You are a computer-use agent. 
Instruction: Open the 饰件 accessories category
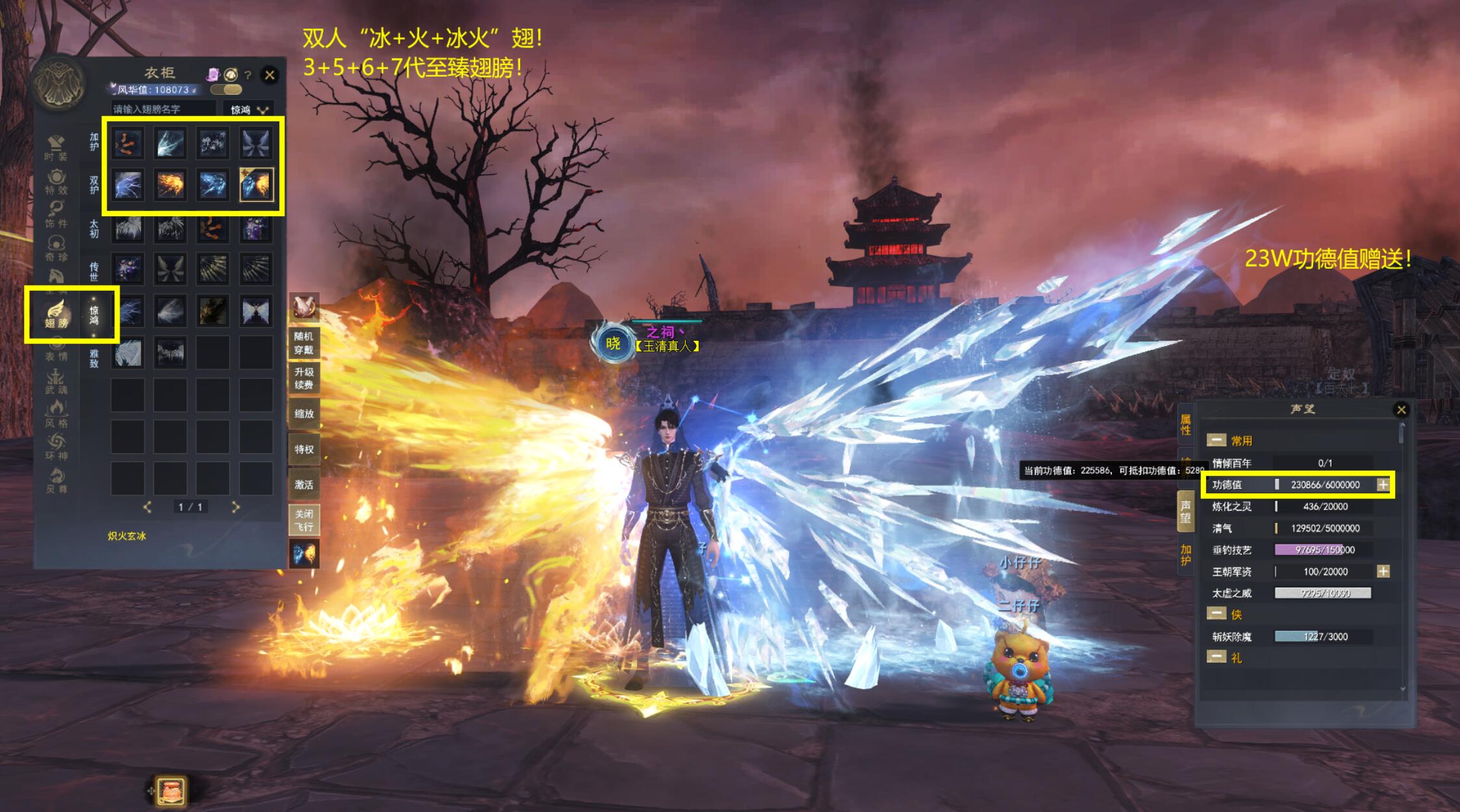click(57, 215)
